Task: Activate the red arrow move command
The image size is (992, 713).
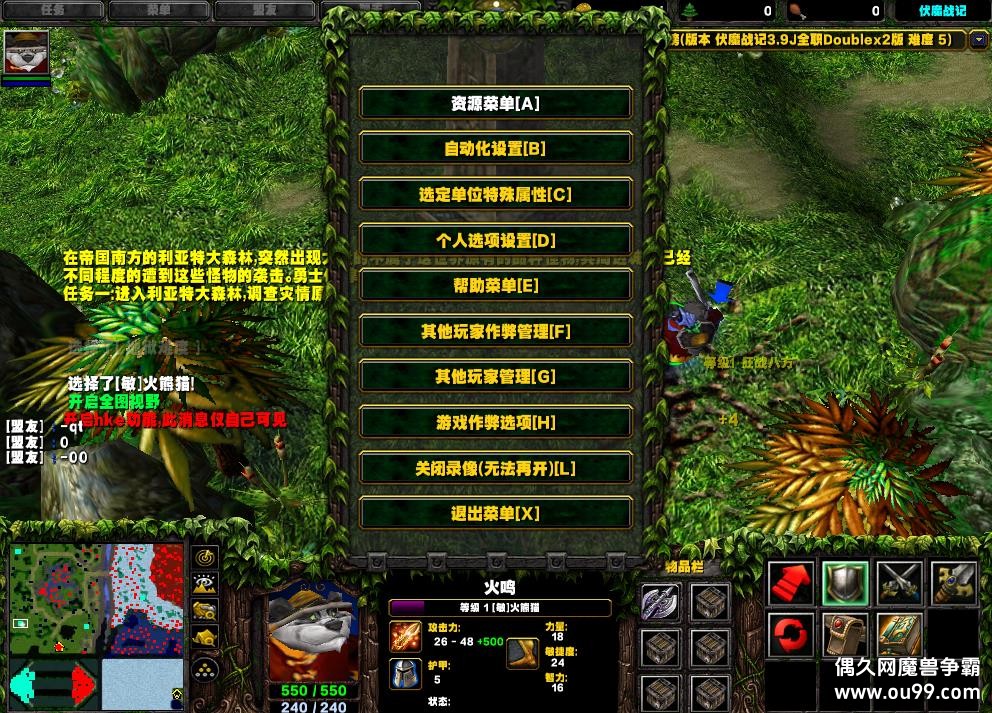Action: [x=790, y=583]
